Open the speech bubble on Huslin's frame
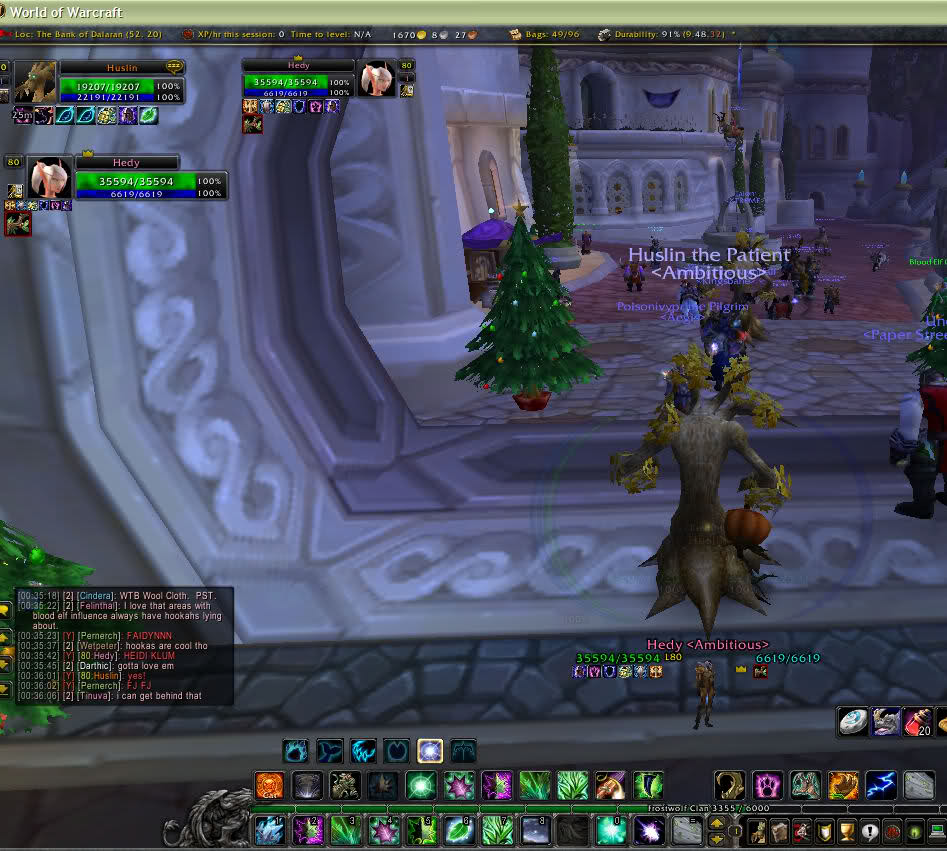Screen dimensions: 947x851 174,67
